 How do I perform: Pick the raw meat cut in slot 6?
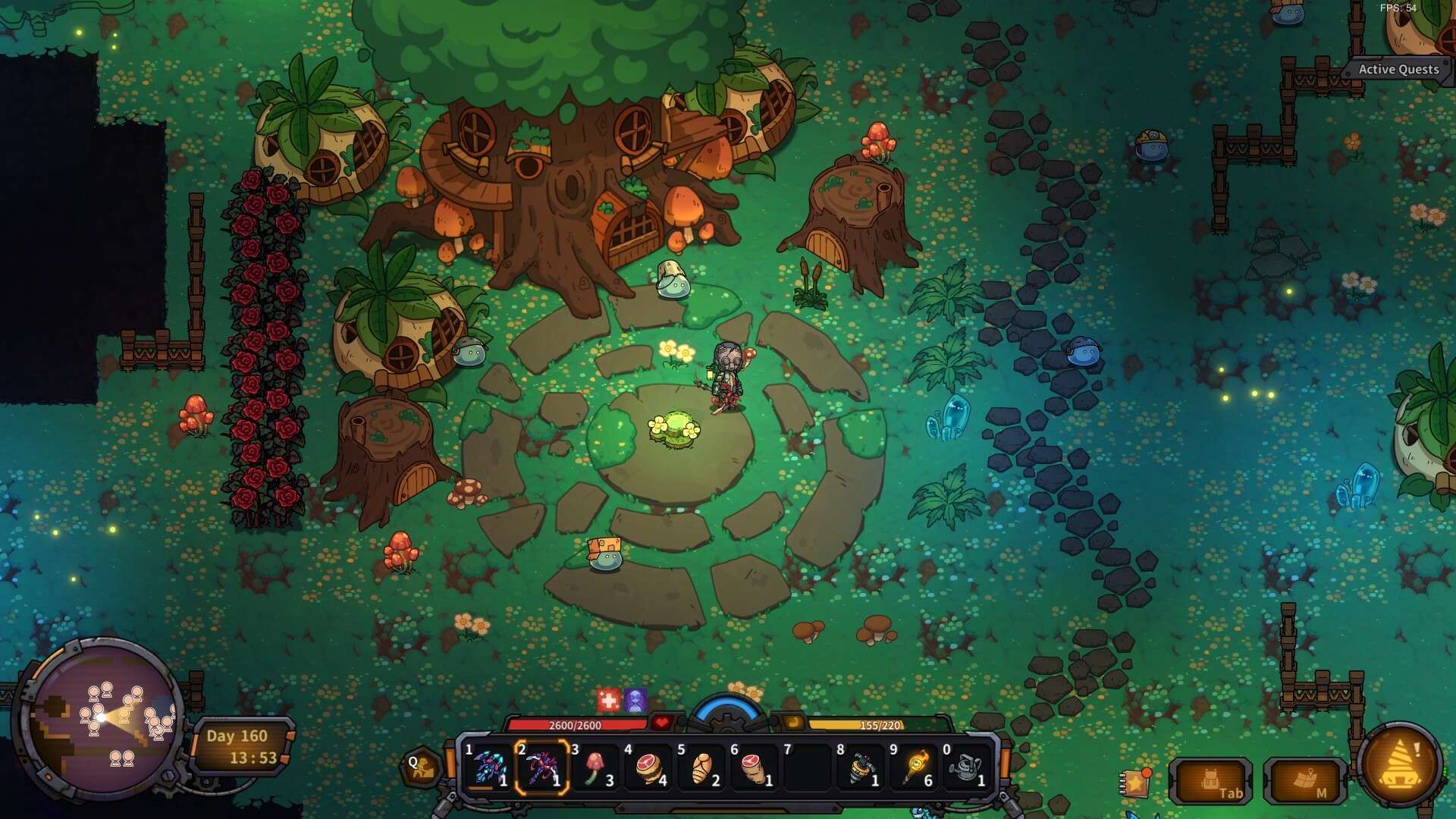755,767
